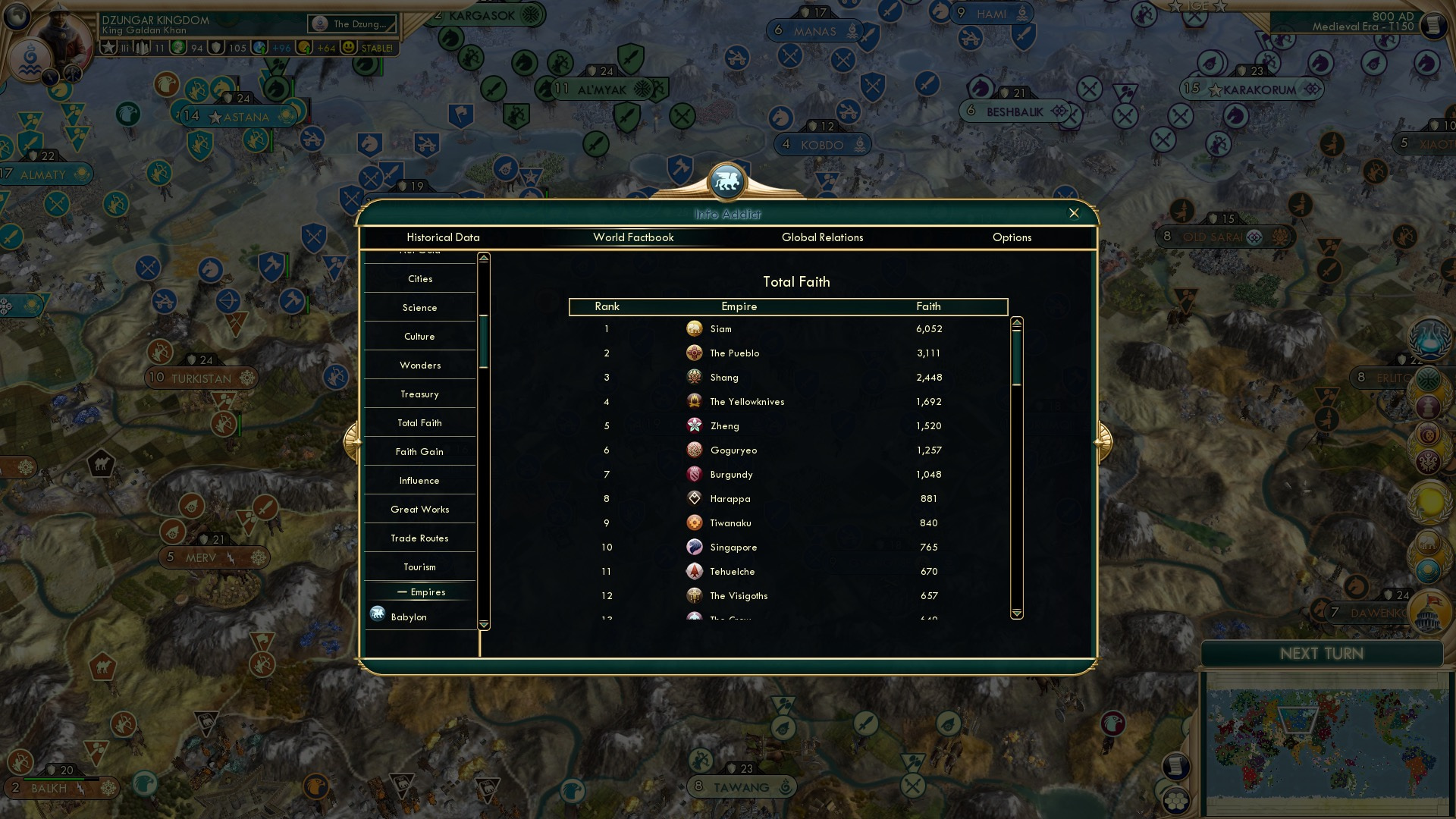Image resolution: width=1456 pixels, height=819 pixels.
Task: Click the winged lion emblem atop Info Addict
Action: pos(726,180)
